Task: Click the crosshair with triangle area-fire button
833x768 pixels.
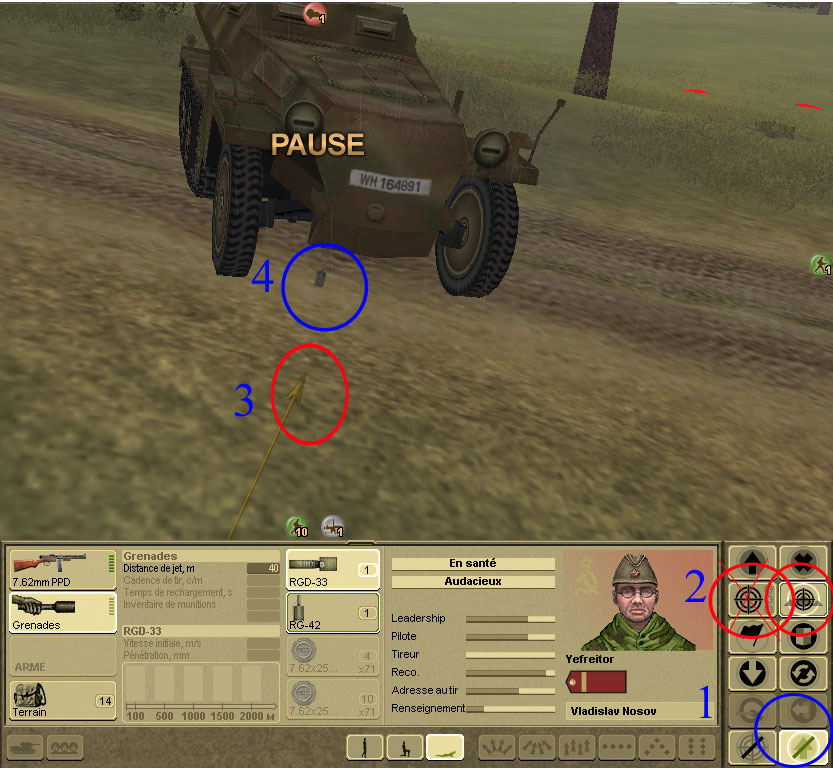Action: pyautogui.click(x=802, y=600)
